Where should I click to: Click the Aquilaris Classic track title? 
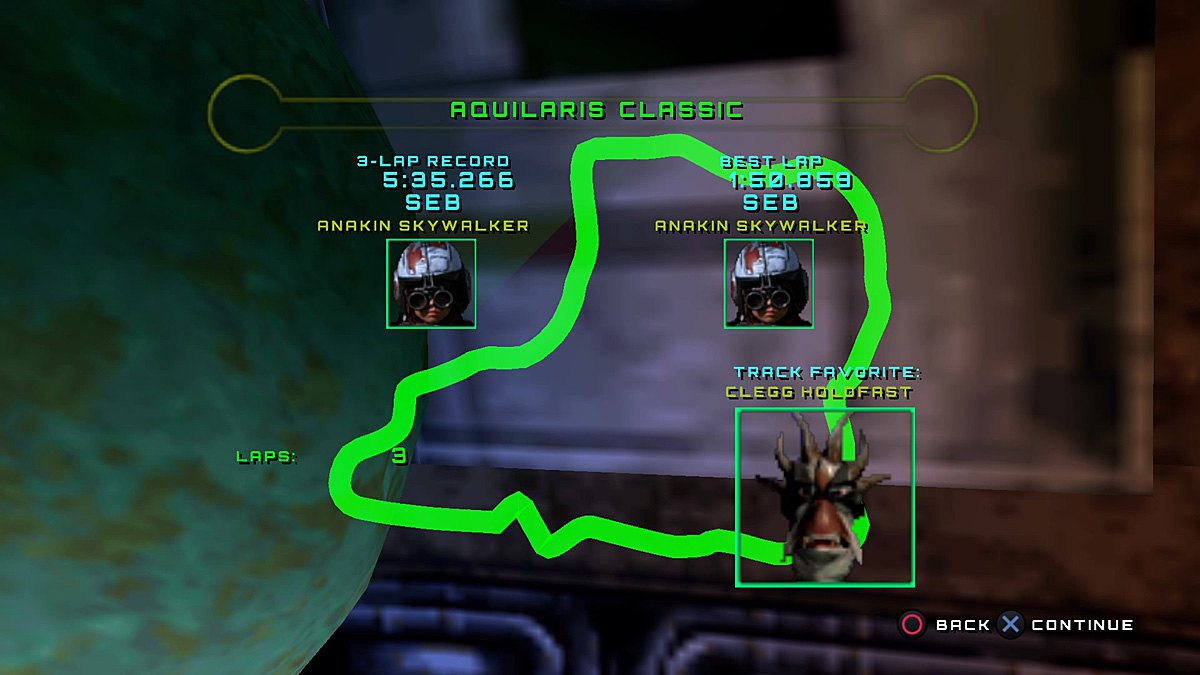(x=597, y=110)
